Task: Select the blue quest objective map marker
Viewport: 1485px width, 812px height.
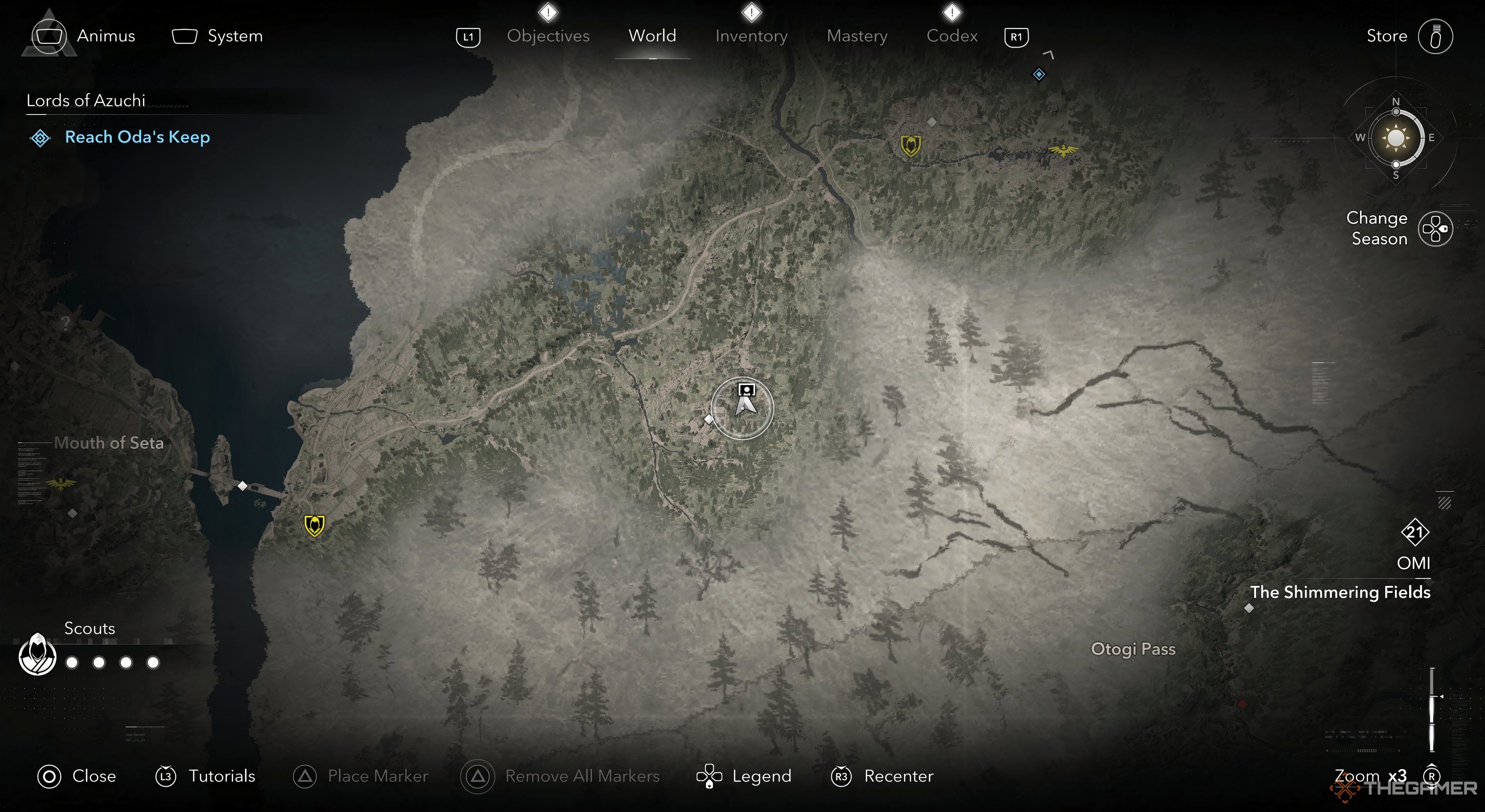Action: [1039, 74]
